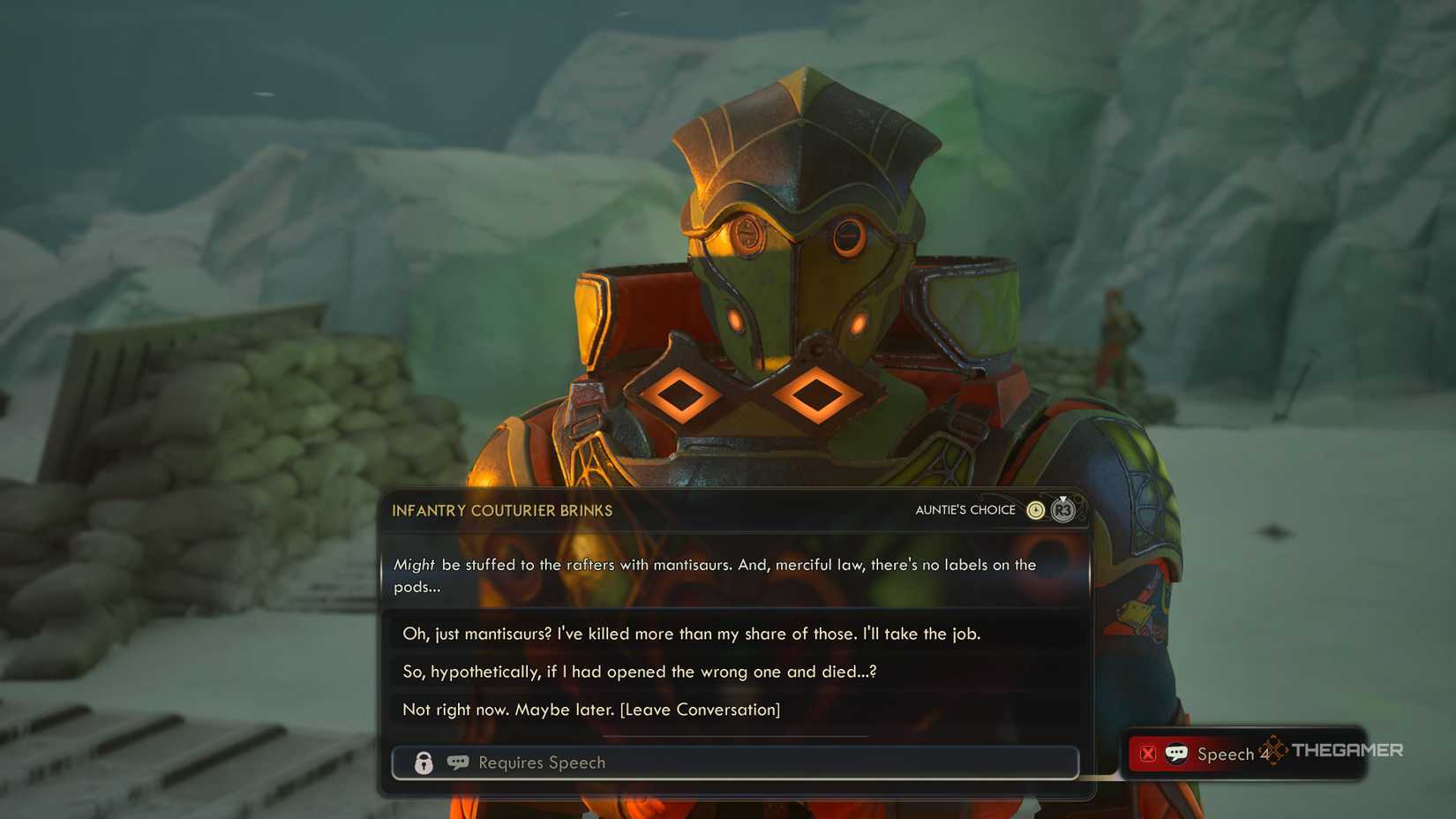Screen dimensions: 1456x819
Task: Select the speech bubble icon beside Requires Speech
Action: click(457, 763)
